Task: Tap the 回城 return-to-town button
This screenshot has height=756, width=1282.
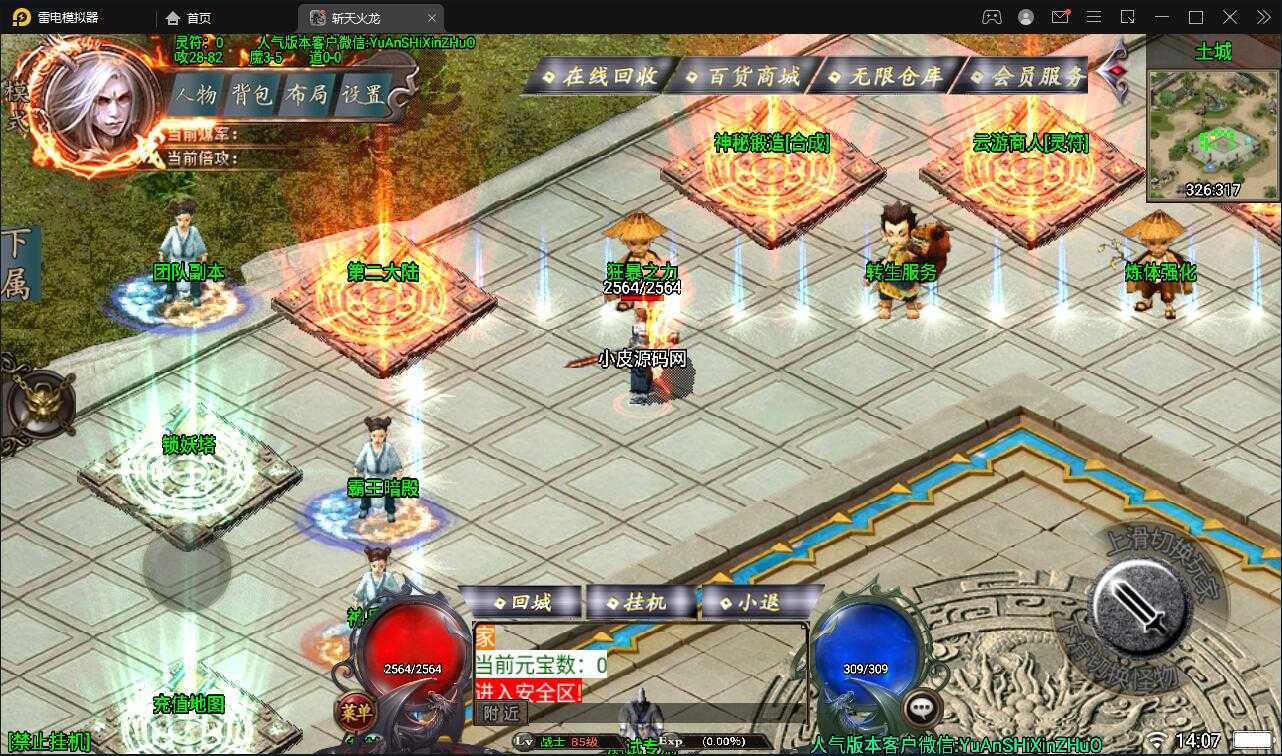Action: (523, 602)
